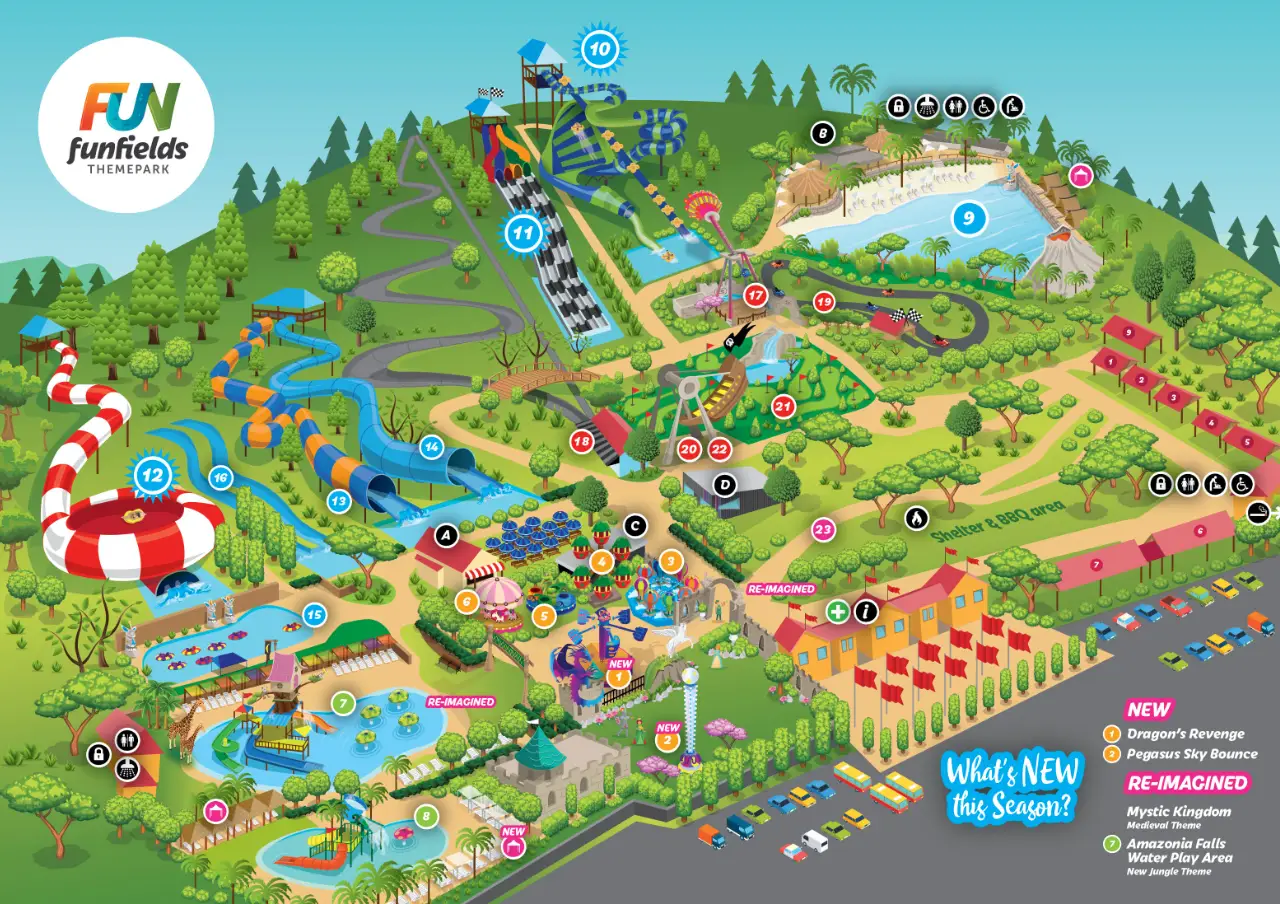
Task: Choose the blue number 9 lagoon marker
Action: point(968,216)
